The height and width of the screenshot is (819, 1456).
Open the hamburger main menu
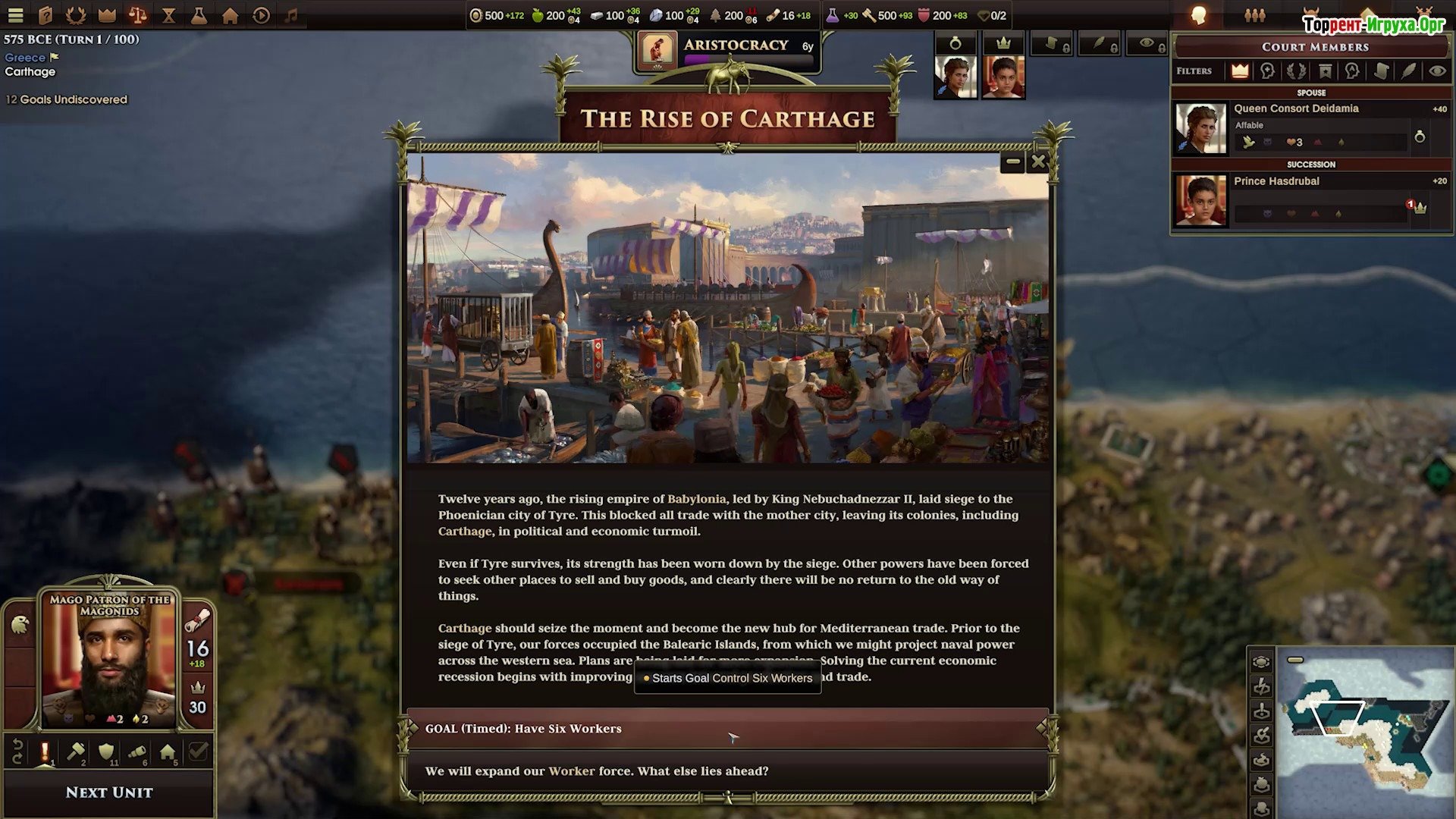click(x=15, y=15)
